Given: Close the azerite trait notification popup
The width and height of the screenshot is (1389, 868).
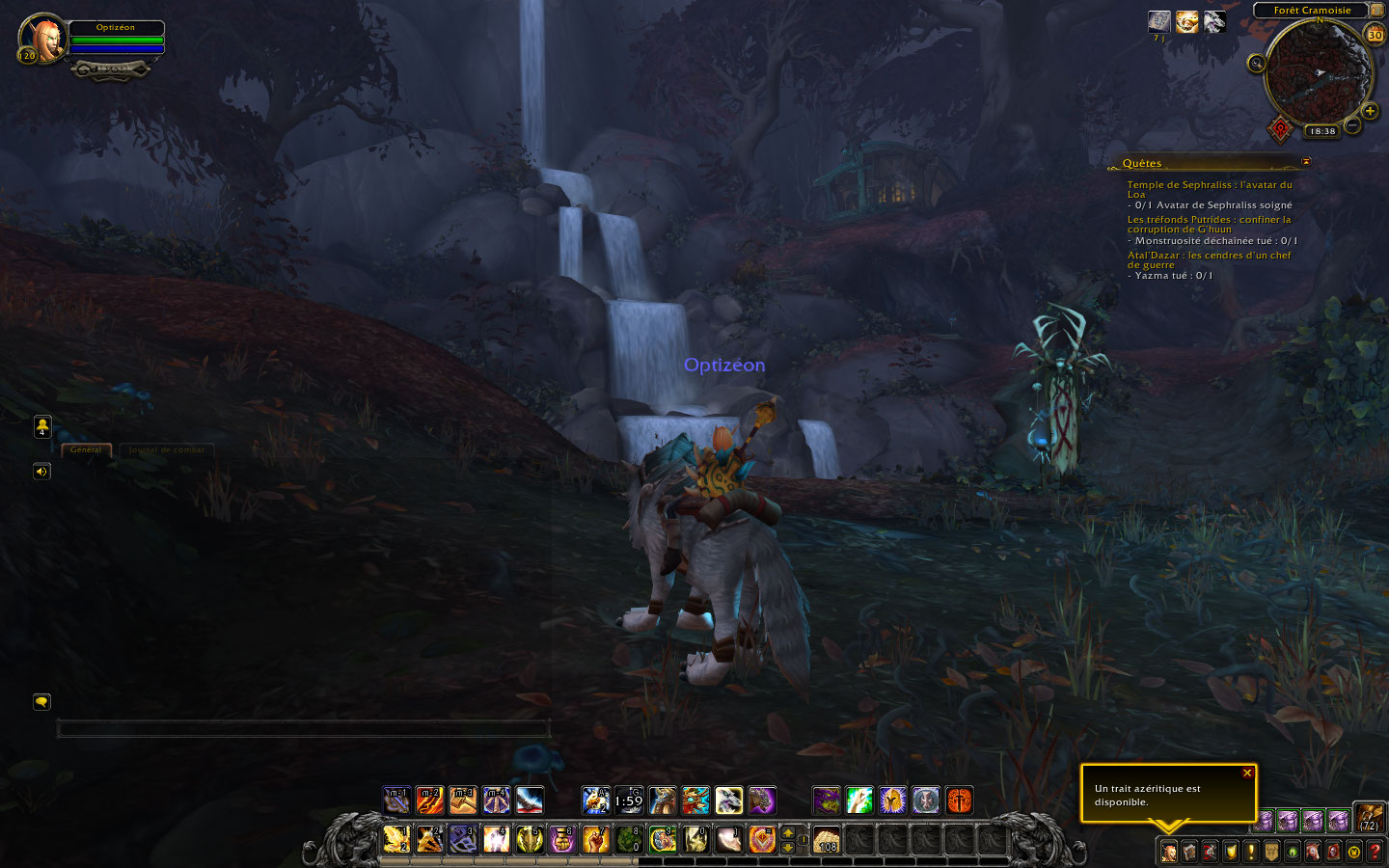Looking at the screenshot, I should (x=1247, y=773).
